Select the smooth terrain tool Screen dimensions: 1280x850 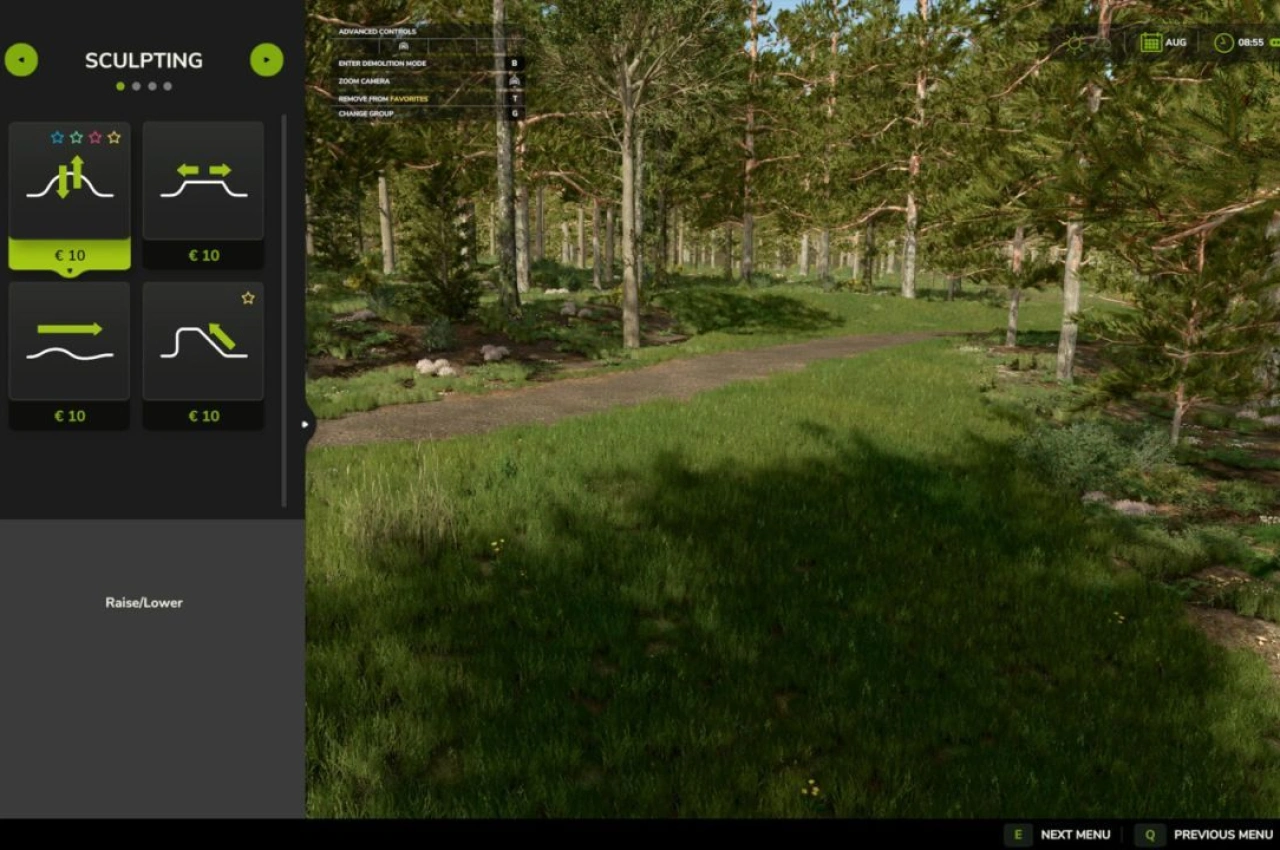coord(69,342)
